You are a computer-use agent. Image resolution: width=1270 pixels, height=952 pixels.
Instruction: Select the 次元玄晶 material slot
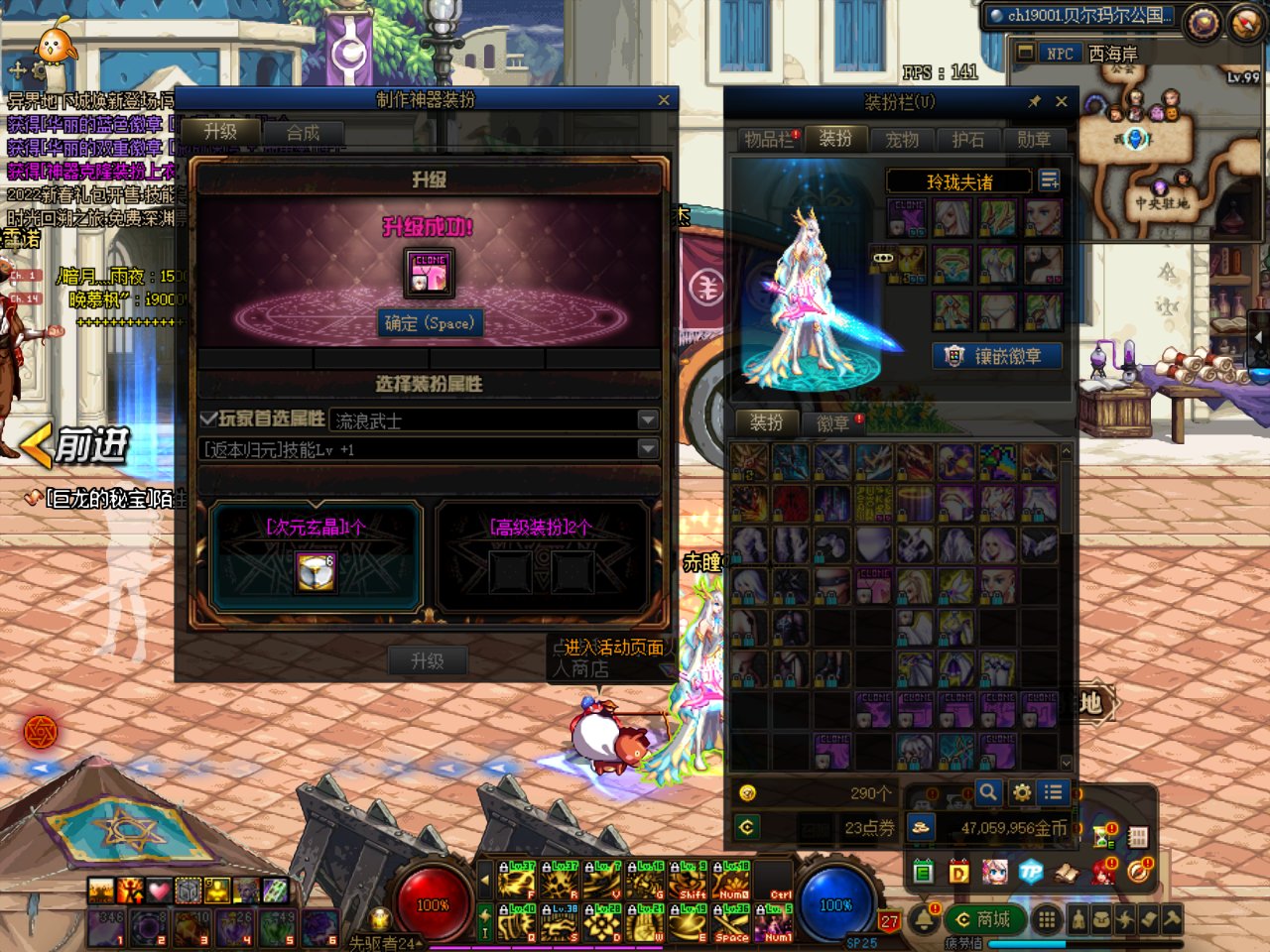(x=316, y=571)
